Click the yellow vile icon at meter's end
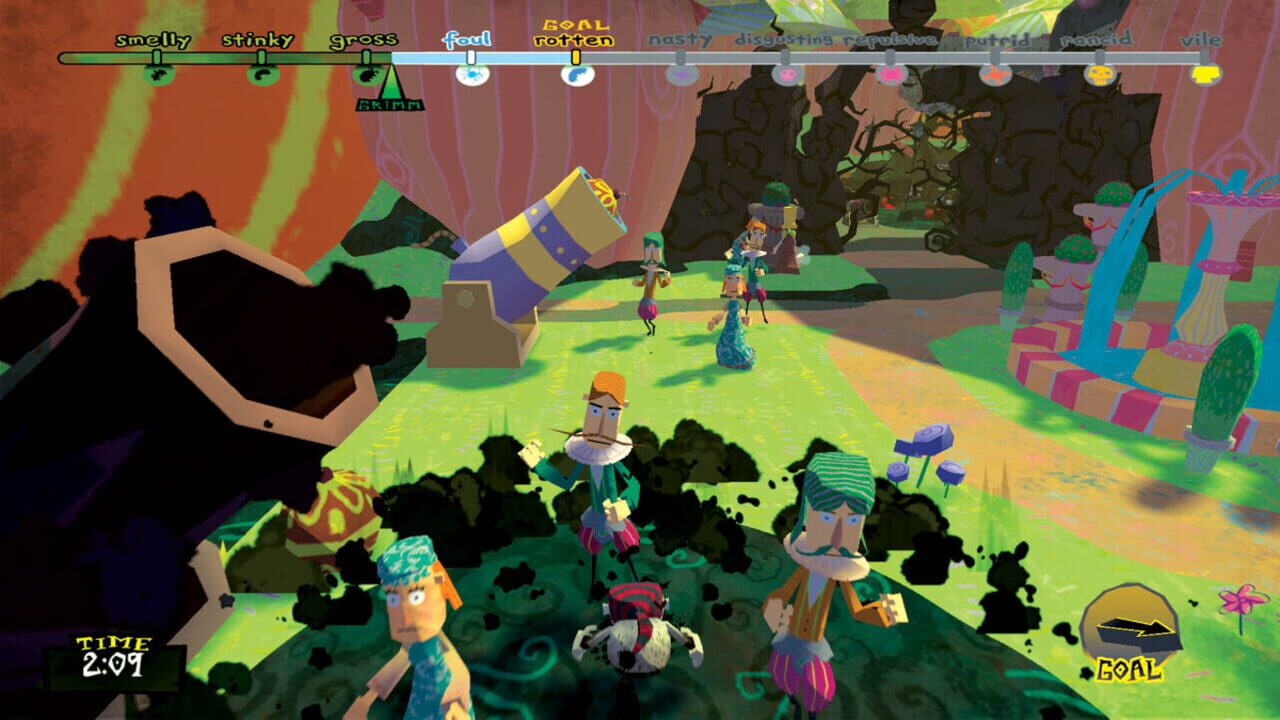 (x=1203, y=73)
